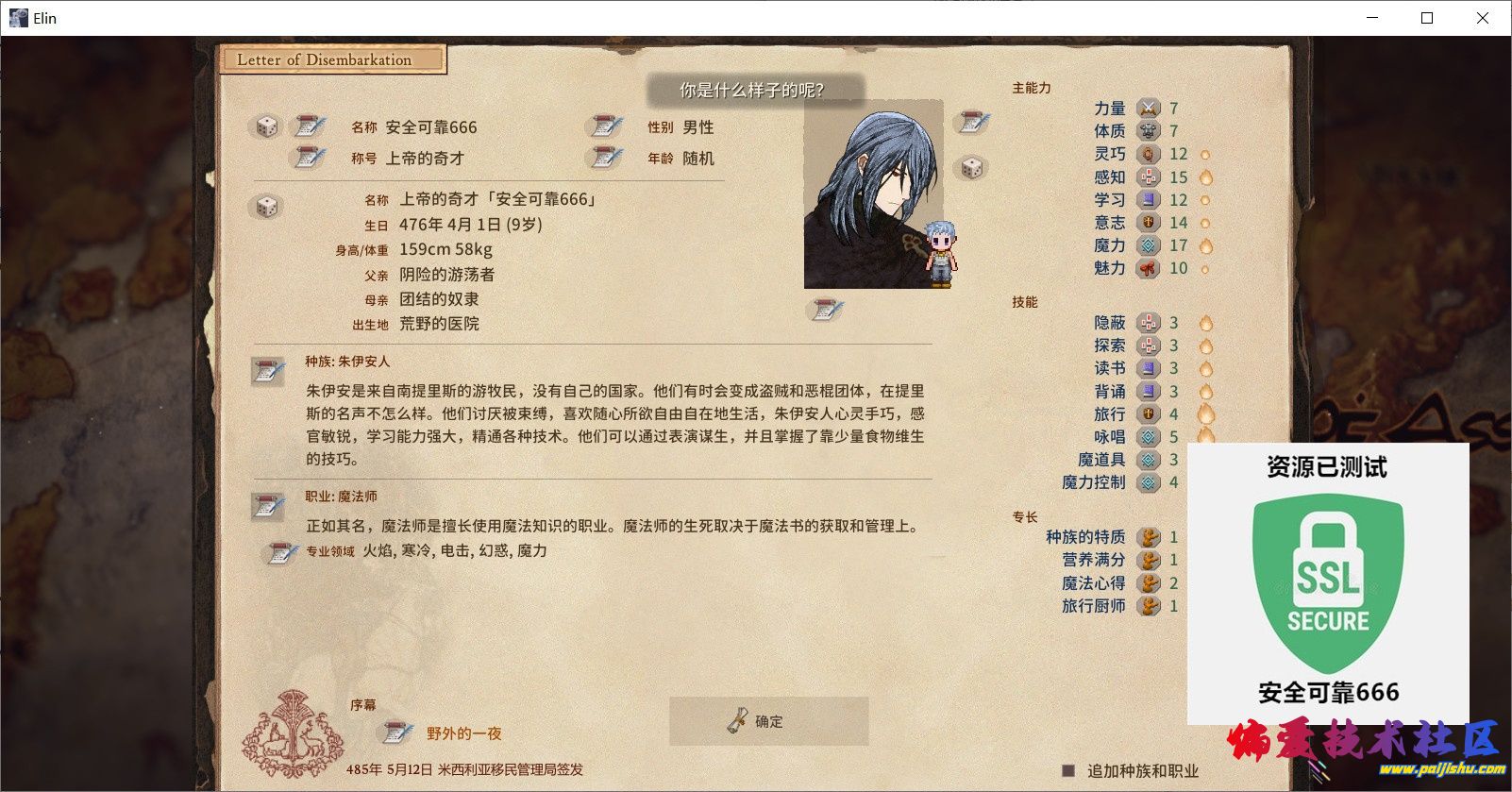Click the 魔力 mana crystal icon

[1149, 245]
